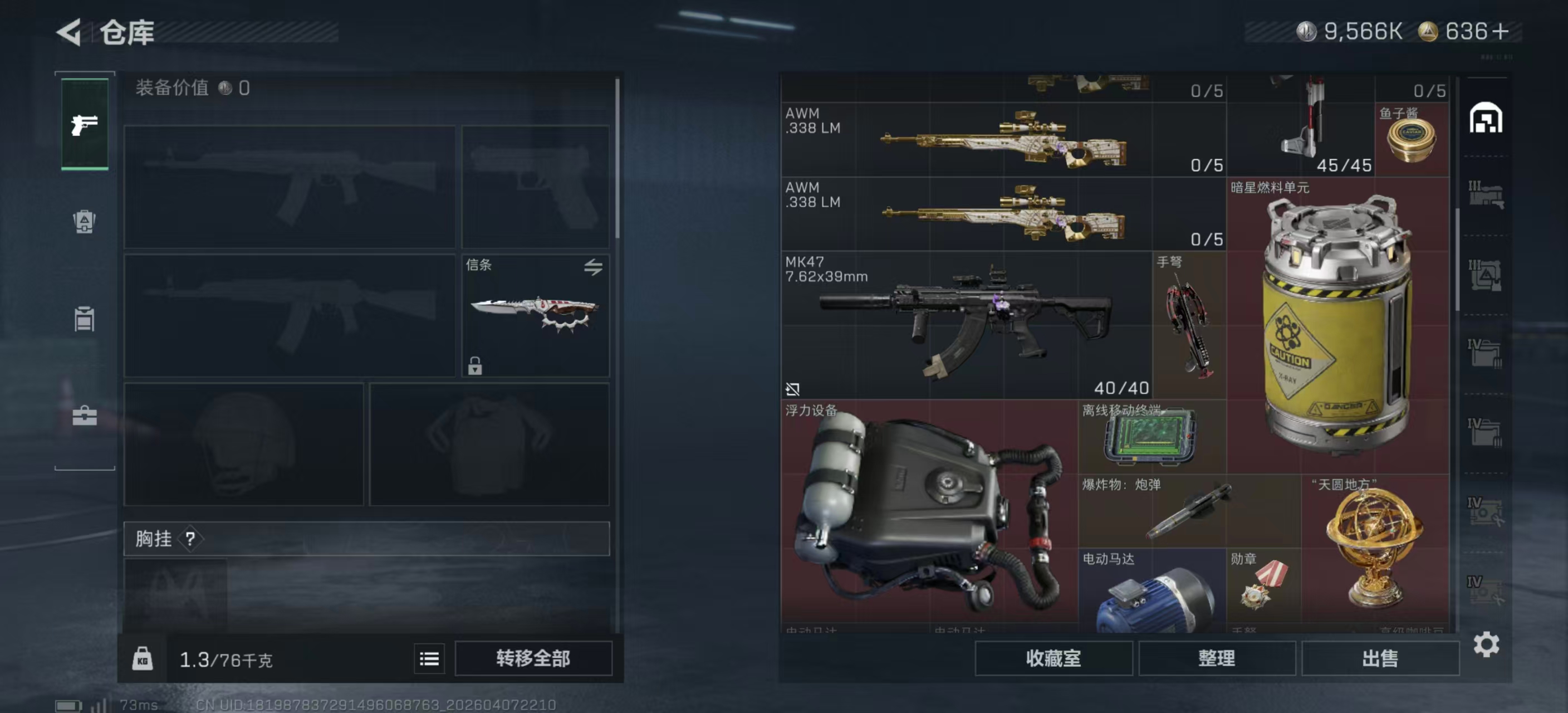Screen dimensions: 1568x713
Task: Select the MK47 7.62x39mm rifle
Action: 966,325
